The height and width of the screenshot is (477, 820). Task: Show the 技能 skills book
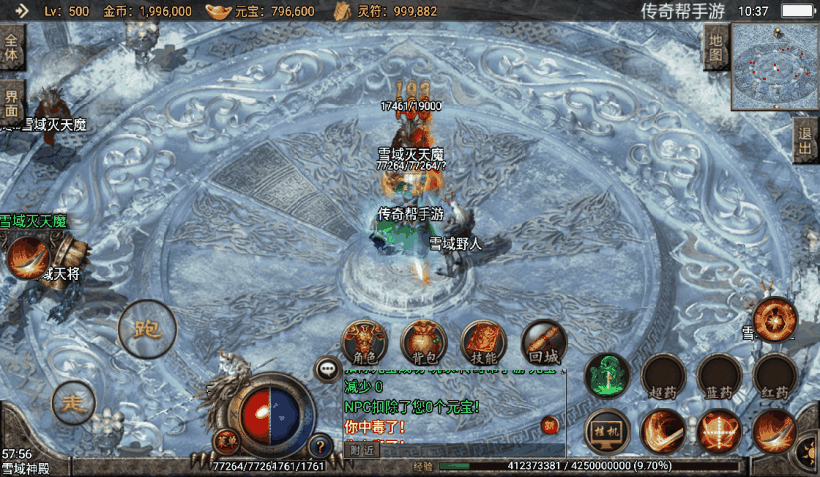pyautogui.click(x=484, y=342)
